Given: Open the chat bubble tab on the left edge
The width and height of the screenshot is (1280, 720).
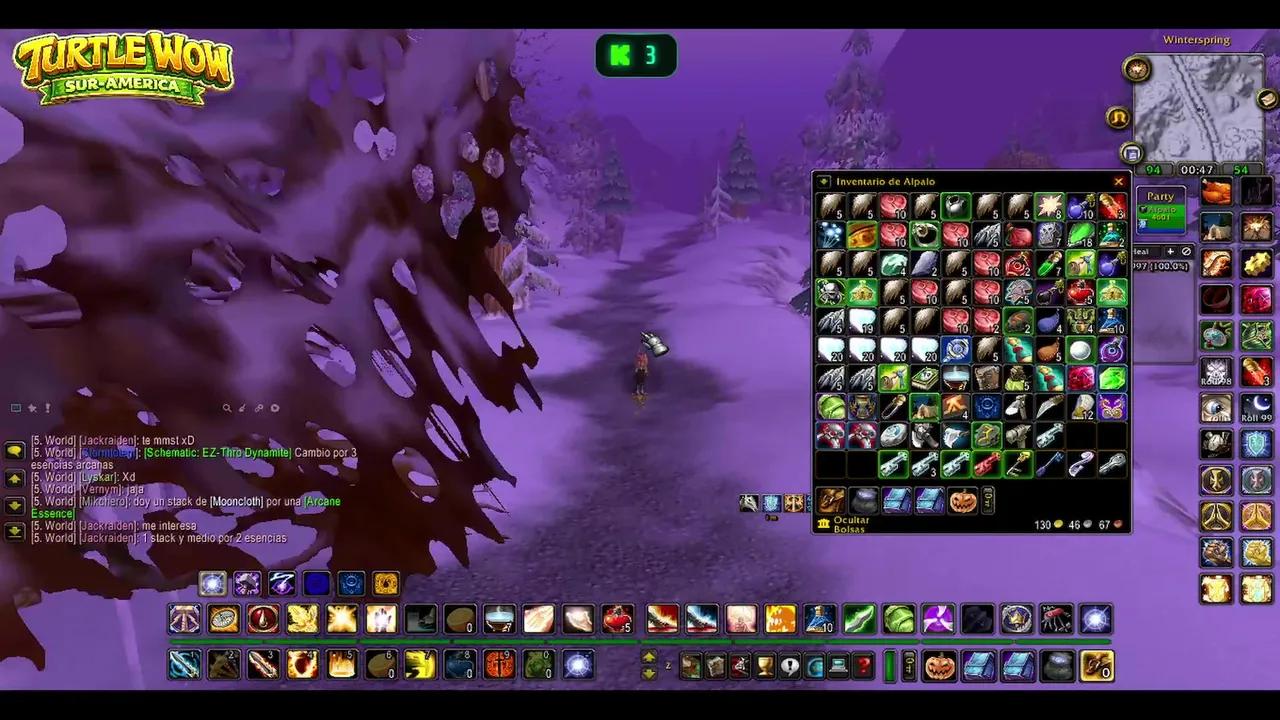Looking at the screenshot, I should click(14, 450).
